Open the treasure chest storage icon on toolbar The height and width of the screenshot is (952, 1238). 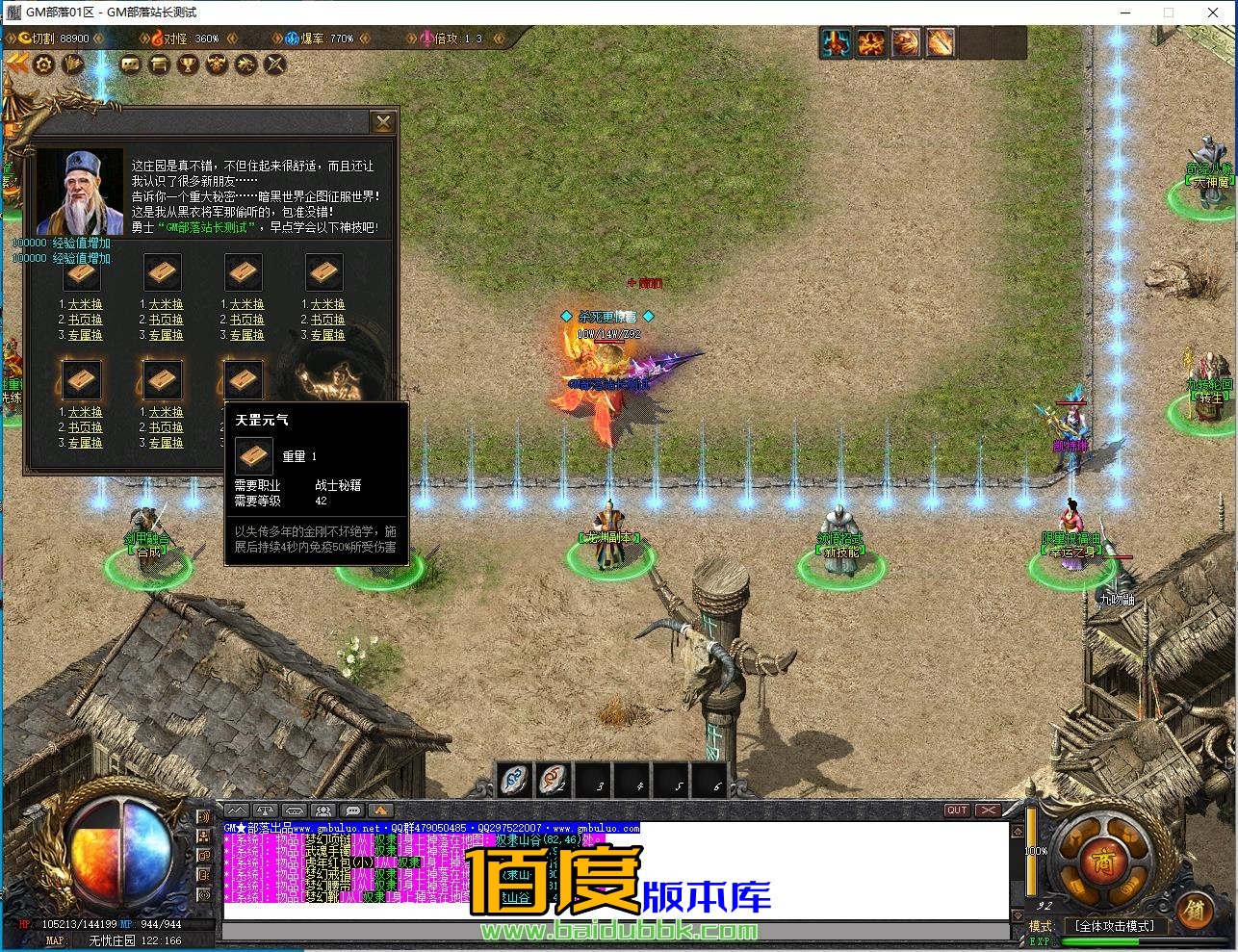click(x=159, y=64)
